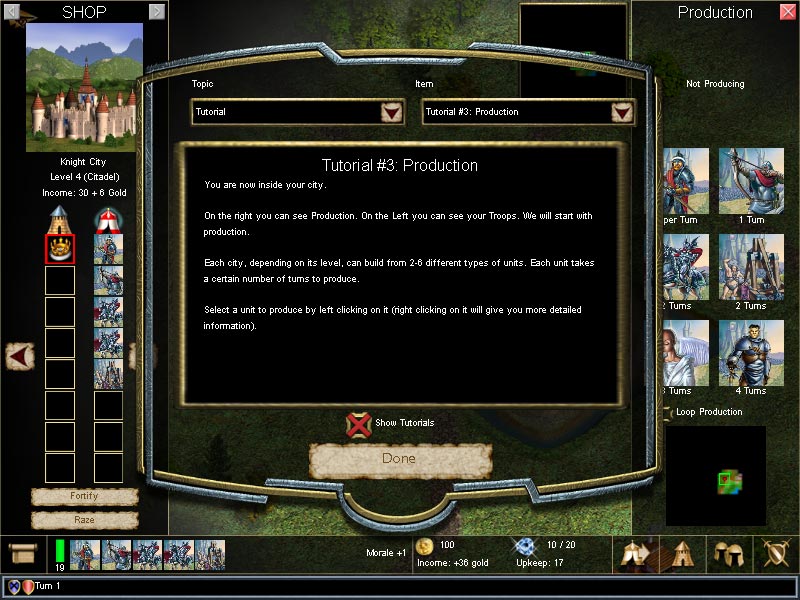Open the crossed swords shield menu
Image resolution: width=800 pixels, height=600 pixels.
[775, 553]
